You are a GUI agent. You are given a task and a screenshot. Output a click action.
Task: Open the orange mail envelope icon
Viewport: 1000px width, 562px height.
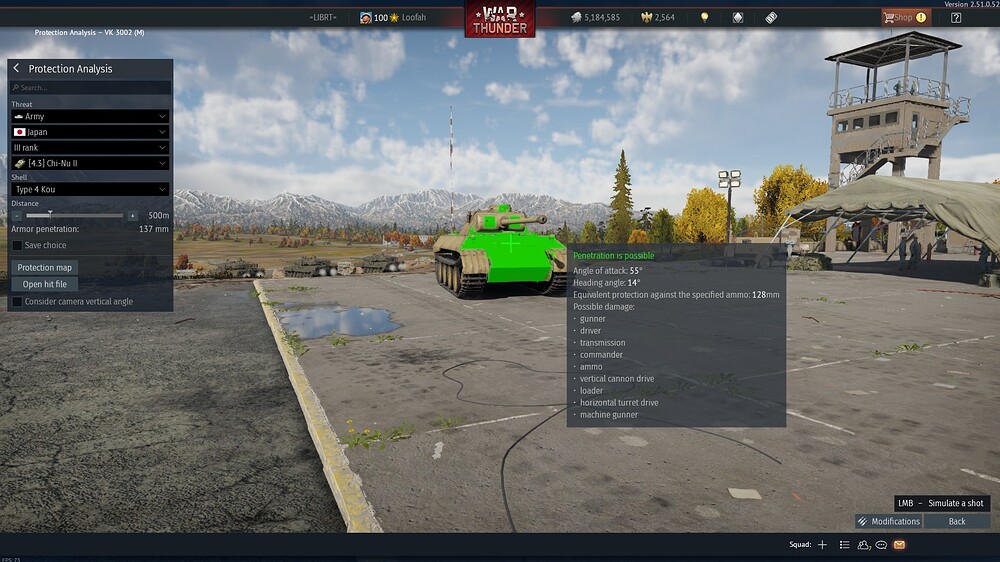coord(899,545)
